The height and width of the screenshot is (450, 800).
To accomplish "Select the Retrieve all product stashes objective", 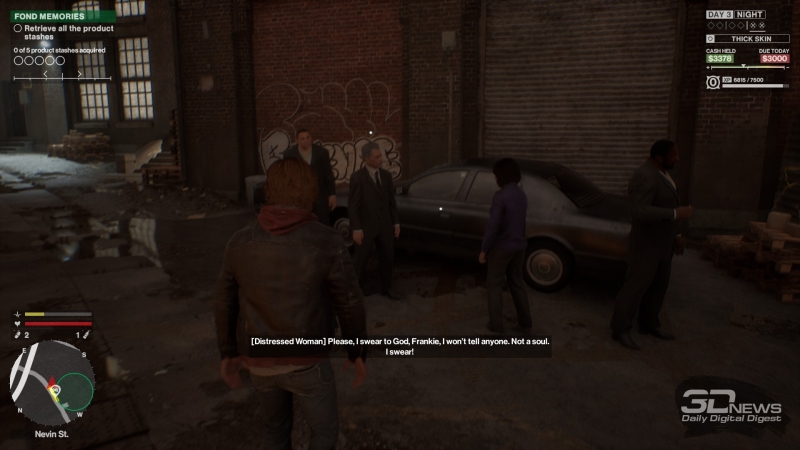I will 65,33.
